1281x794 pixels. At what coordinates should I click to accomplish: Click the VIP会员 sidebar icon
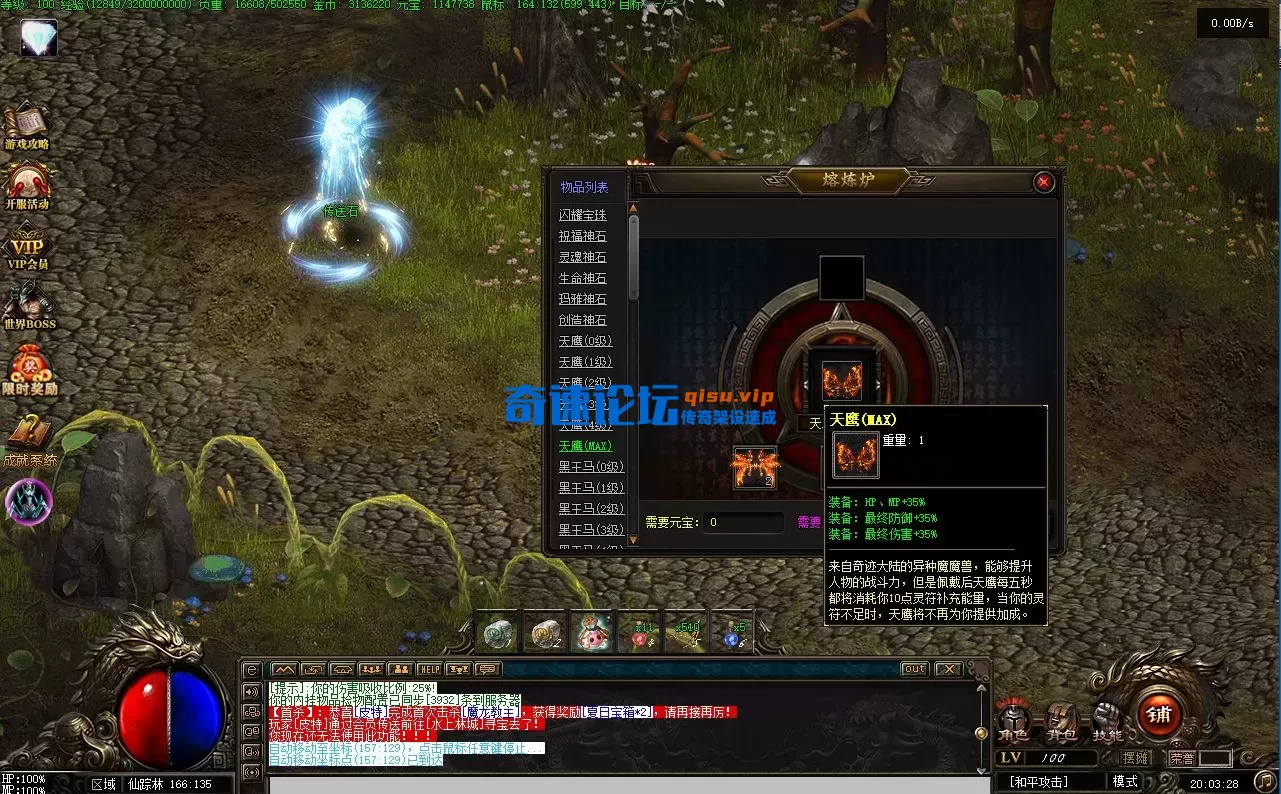coord(28,243)
